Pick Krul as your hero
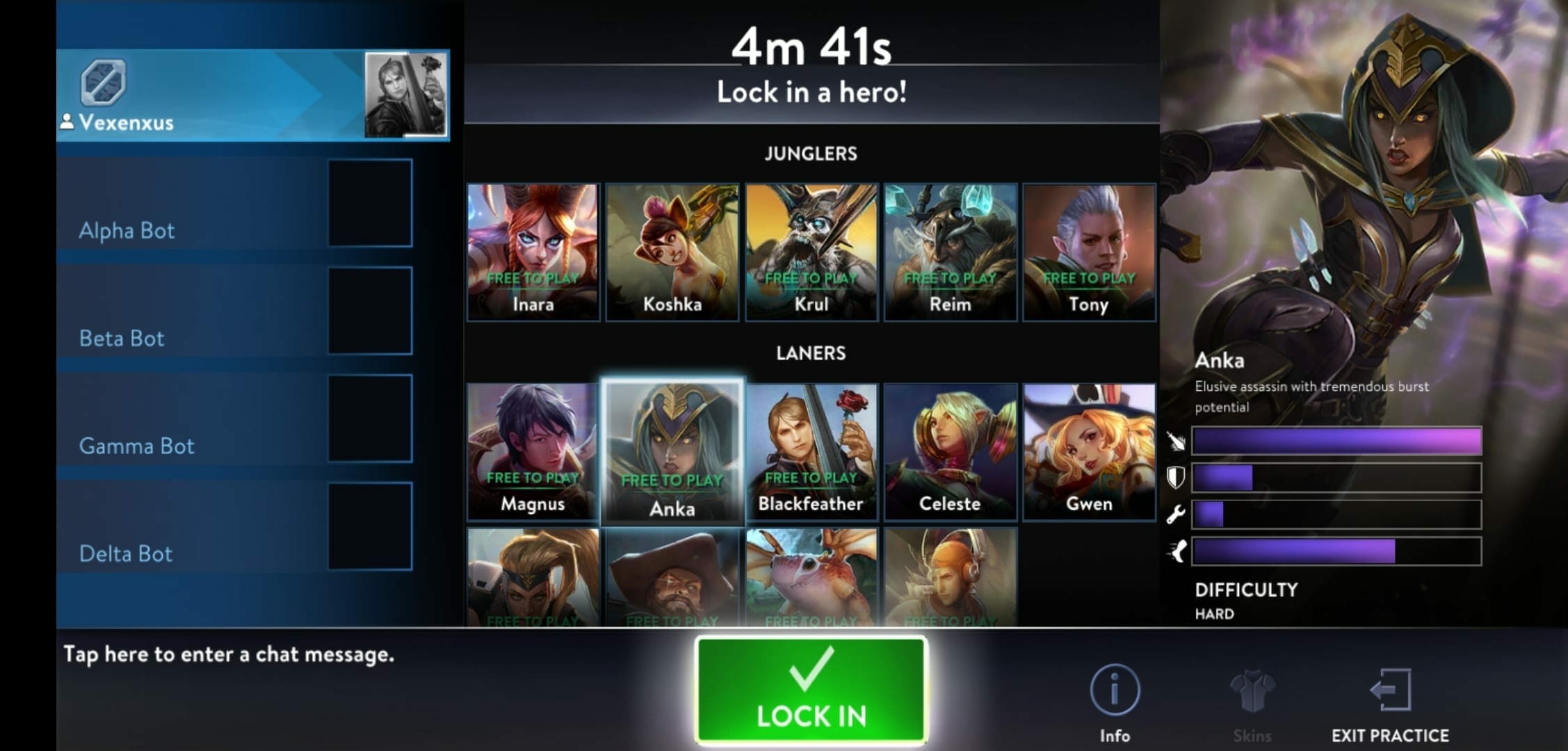The width and height of the screenshot is (1568, 751). (x=811, y=252)
